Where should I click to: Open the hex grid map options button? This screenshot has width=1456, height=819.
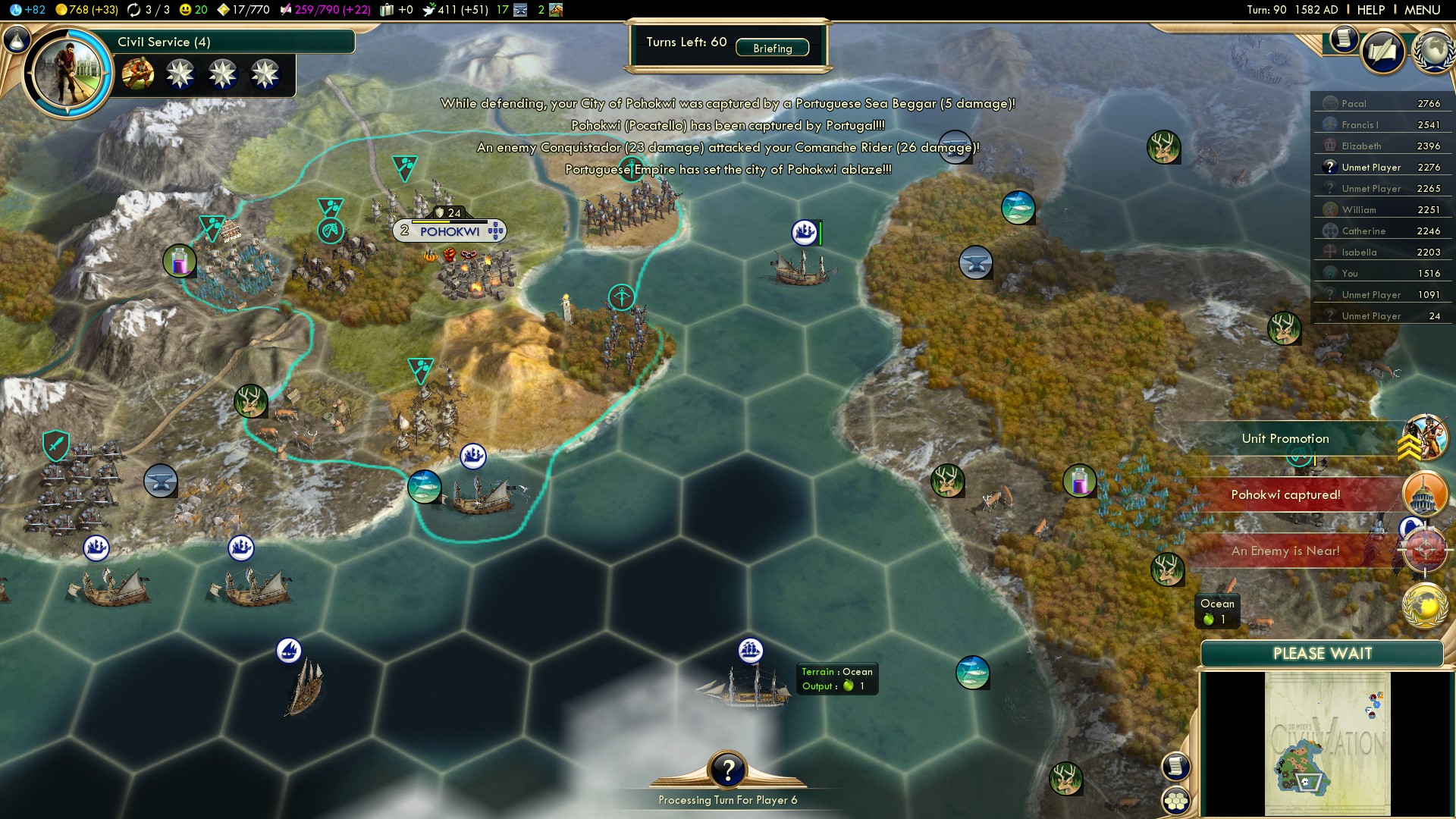click(1176, 801)
